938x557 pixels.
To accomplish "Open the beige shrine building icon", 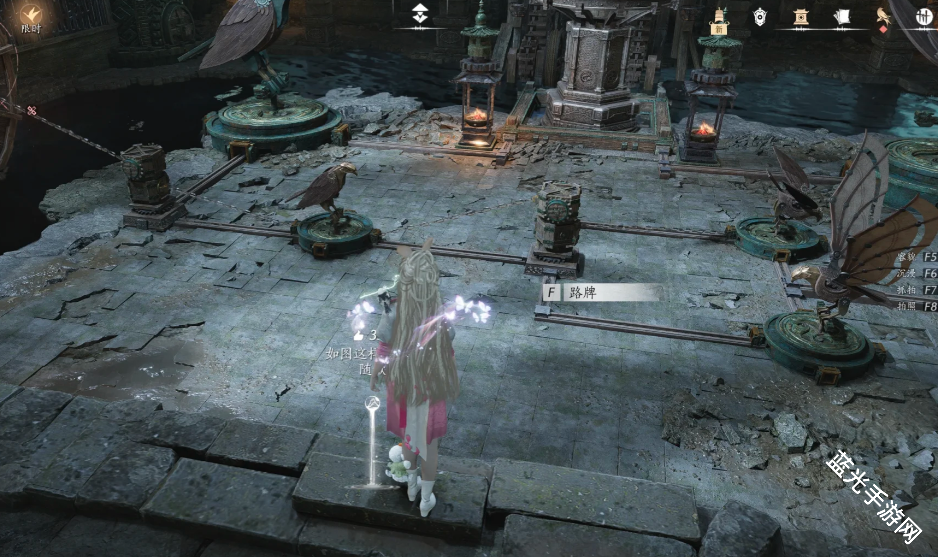I will 801,16.
